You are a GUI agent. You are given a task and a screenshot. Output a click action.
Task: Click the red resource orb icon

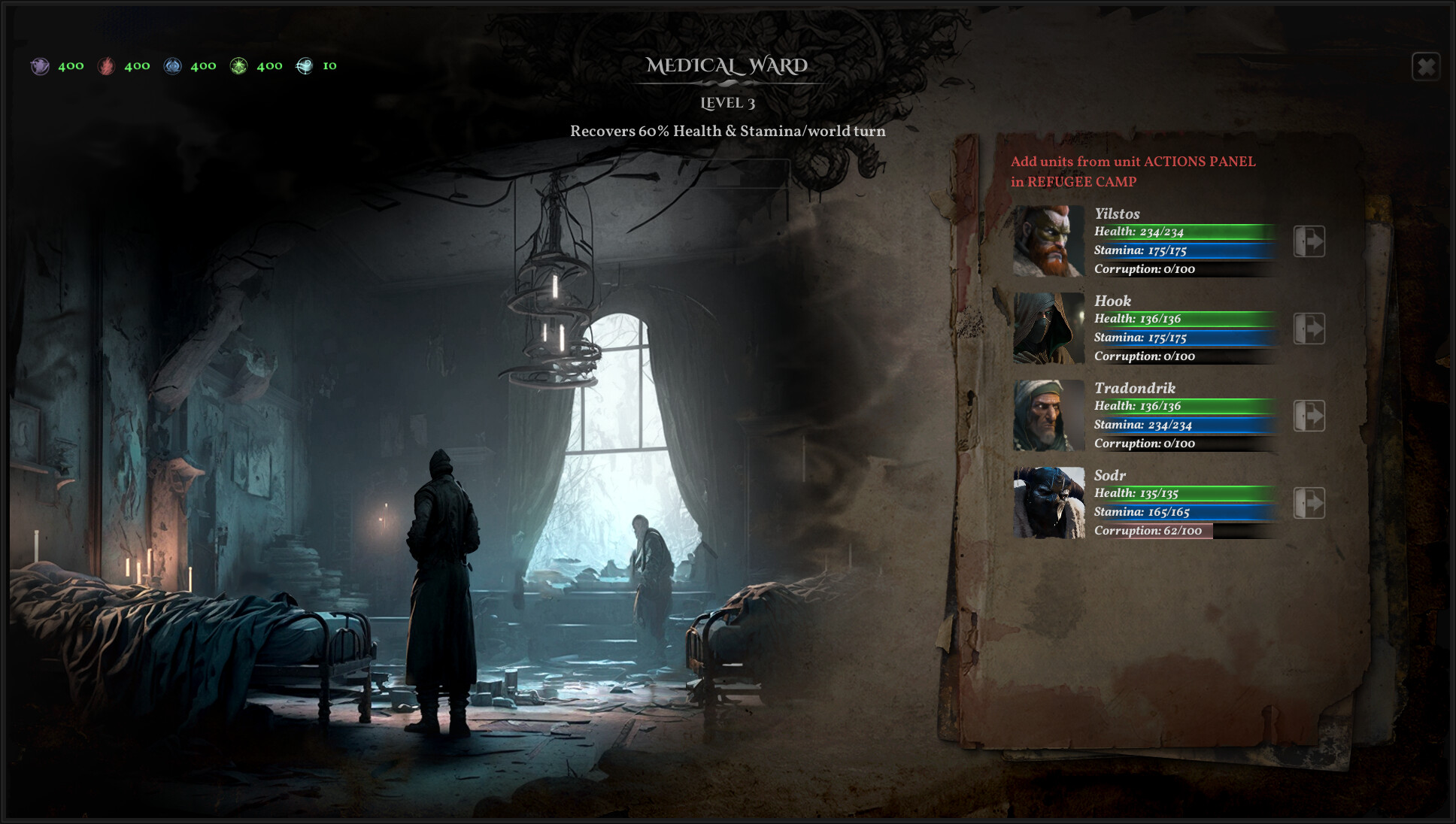point(108,66)
